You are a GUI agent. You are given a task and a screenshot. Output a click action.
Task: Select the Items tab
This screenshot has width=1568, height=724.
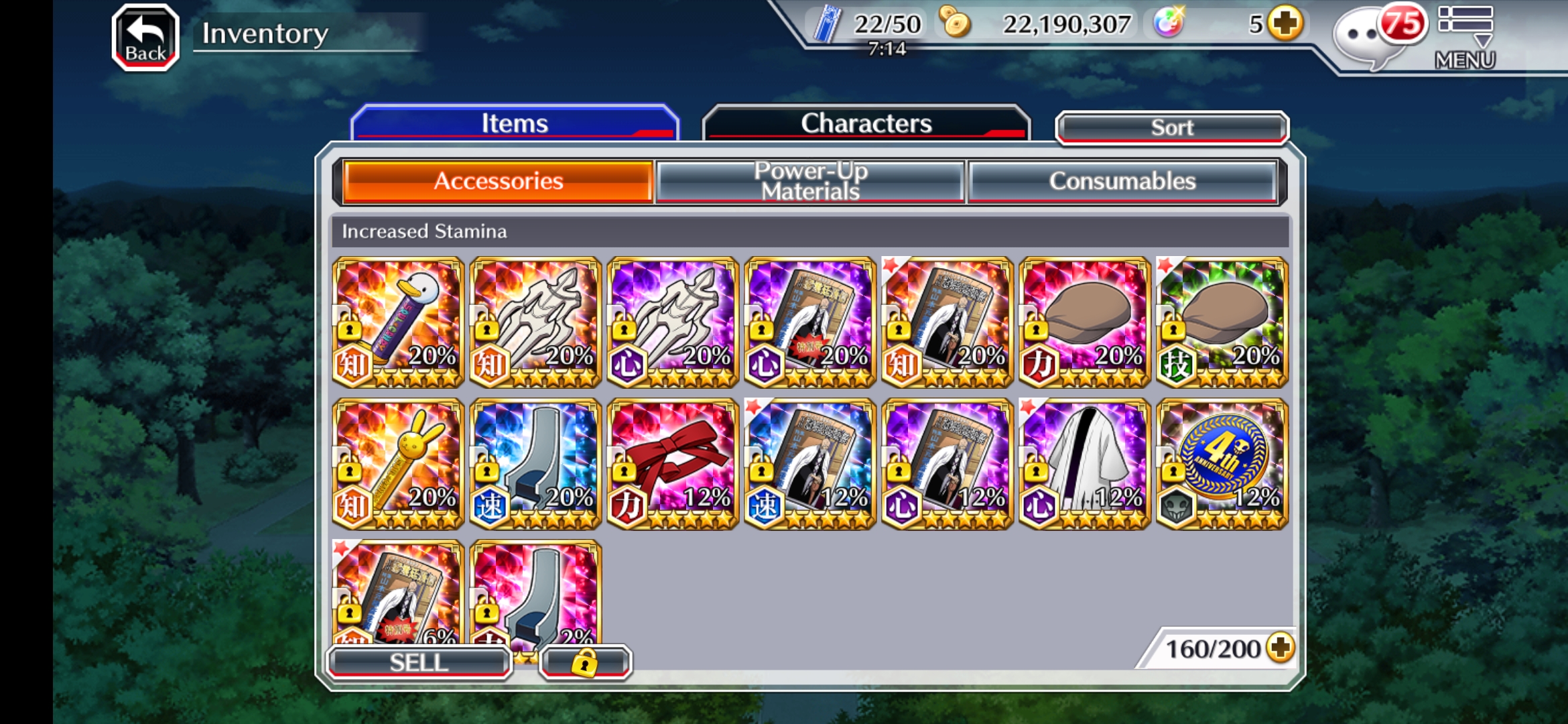point(515,123)
